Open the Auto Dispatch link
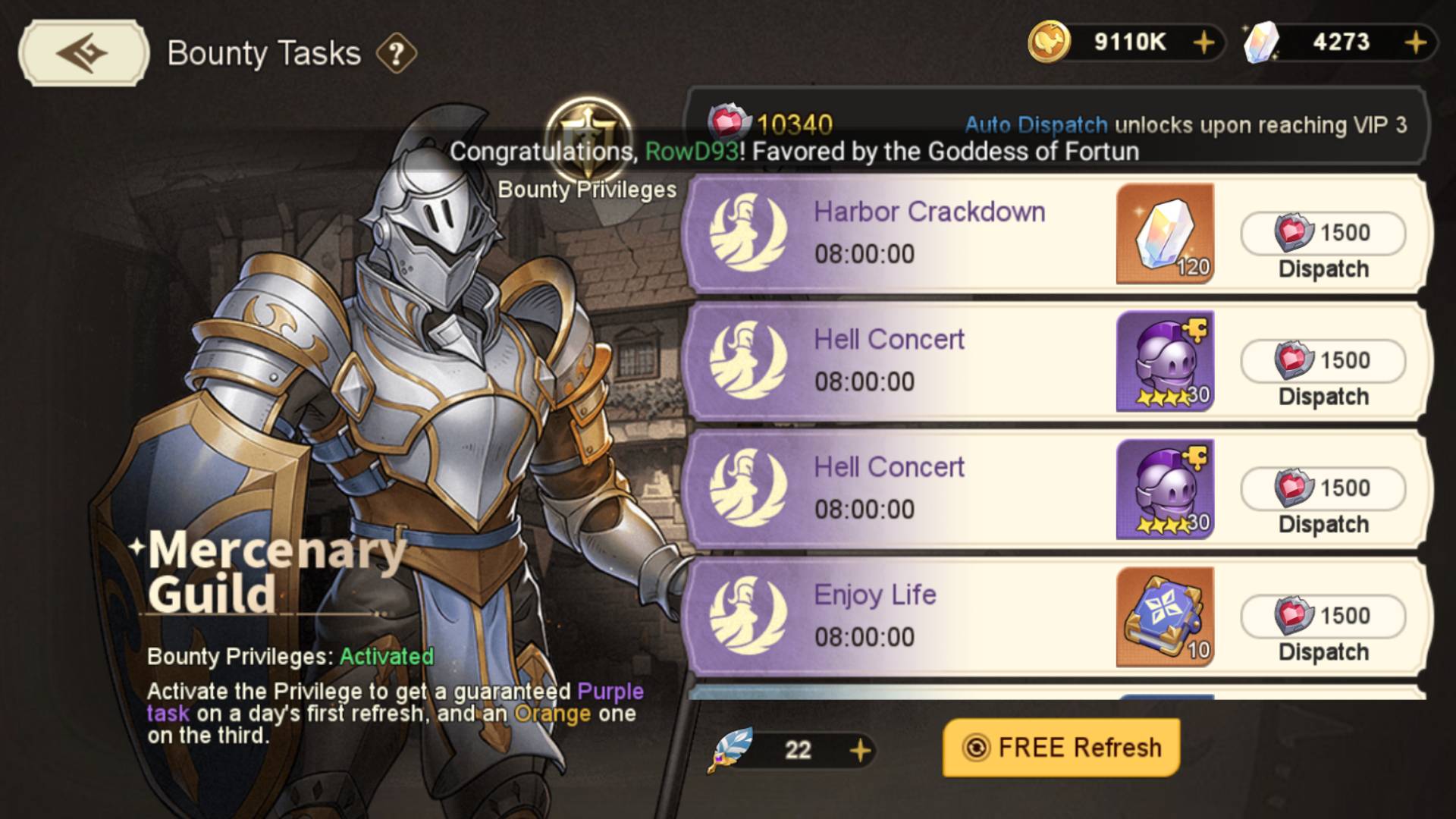This screenshot has width=1456, height=819. pos(1036,125)
